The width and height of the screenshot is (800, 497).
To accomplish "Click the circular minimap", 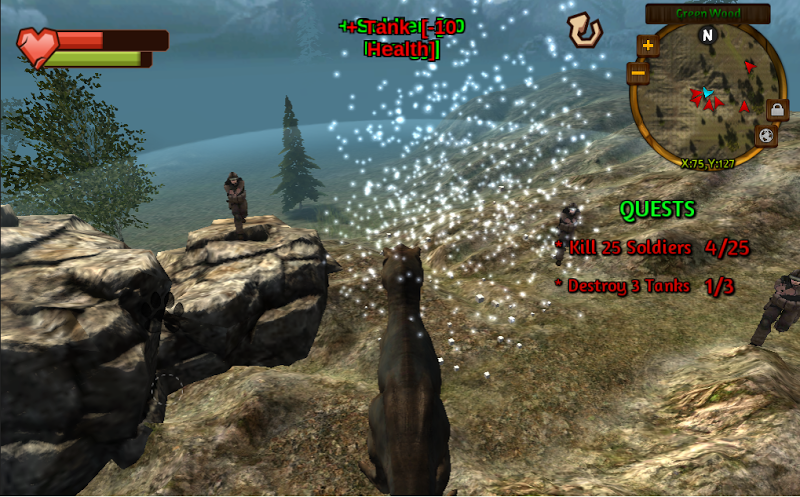I will tap(708, 92).
